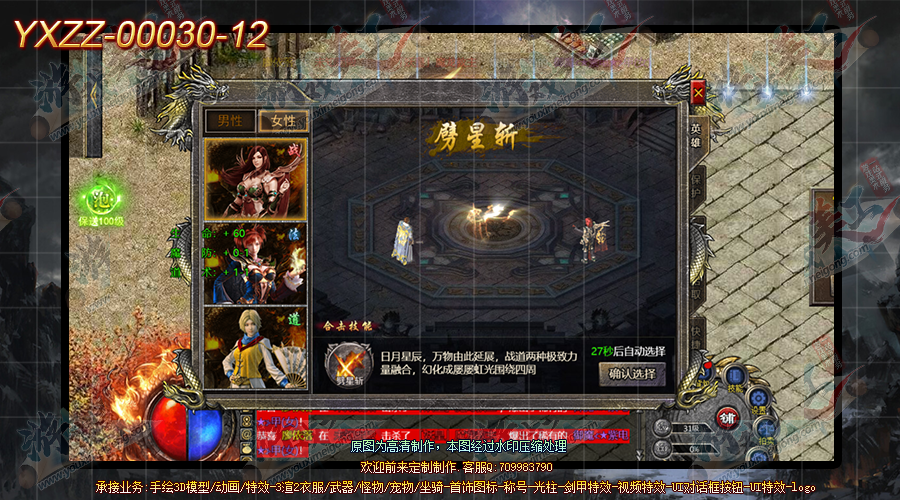
Task: Click the green 泡 buff icon
Action: point(100,196)
